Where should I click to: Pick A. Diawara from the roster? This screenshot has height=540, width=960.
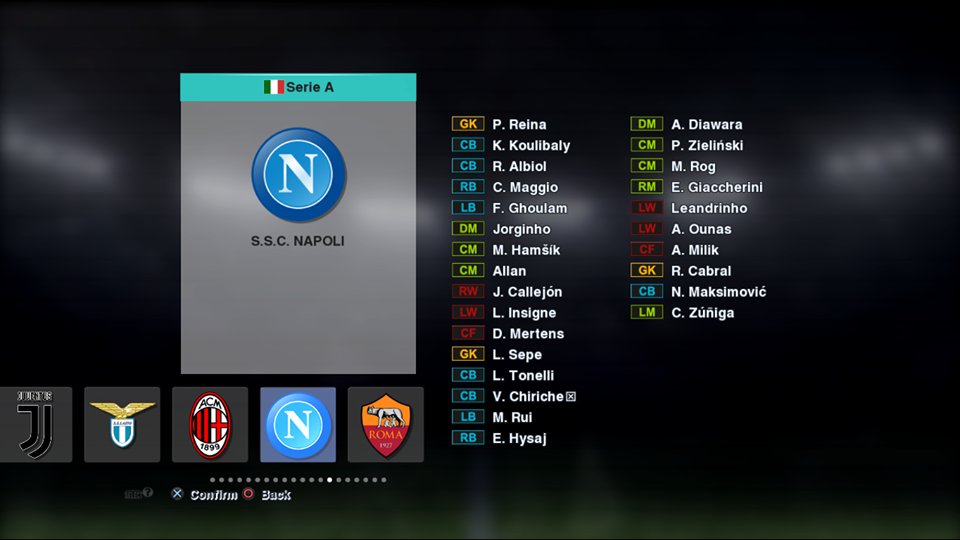pos(706,125)
